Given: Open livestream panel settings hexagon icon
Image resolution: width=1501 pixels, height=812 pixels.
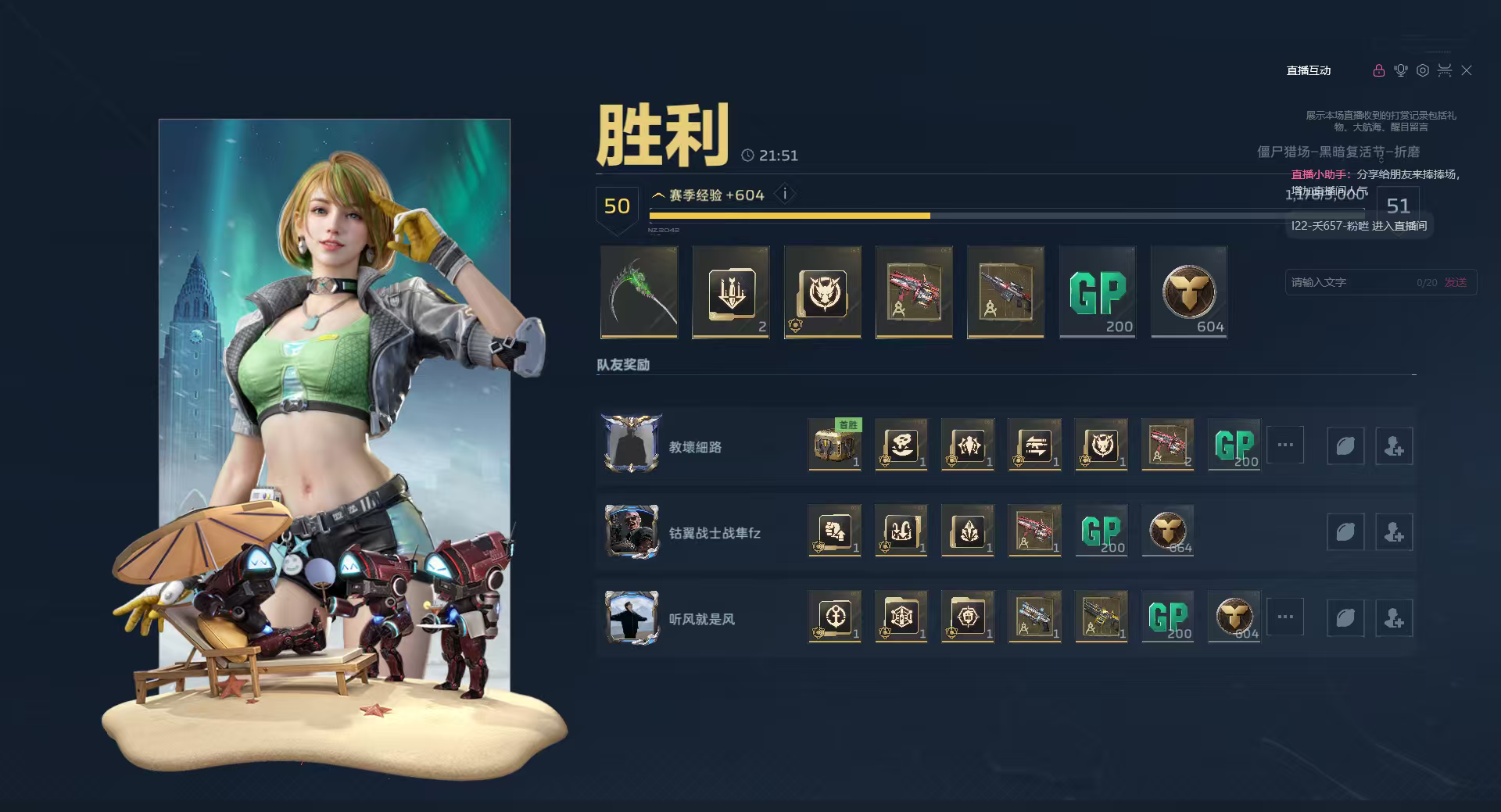Looking at the screenshot, I should coord(1423,70).
